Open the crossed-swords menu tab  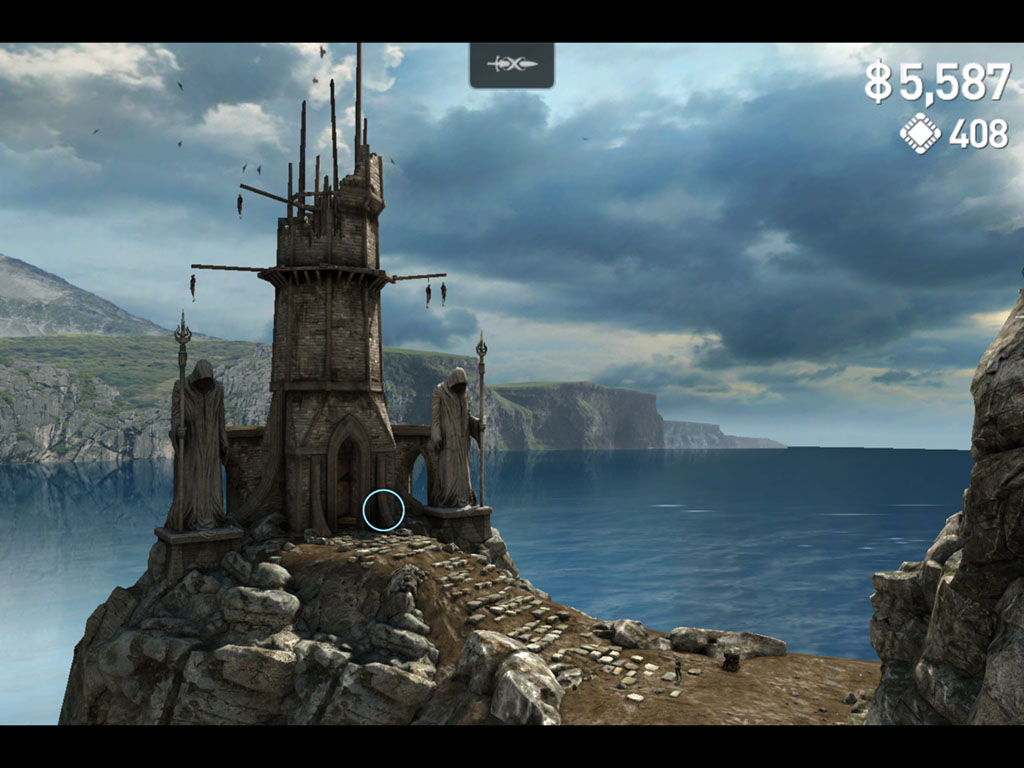[512, 65]
